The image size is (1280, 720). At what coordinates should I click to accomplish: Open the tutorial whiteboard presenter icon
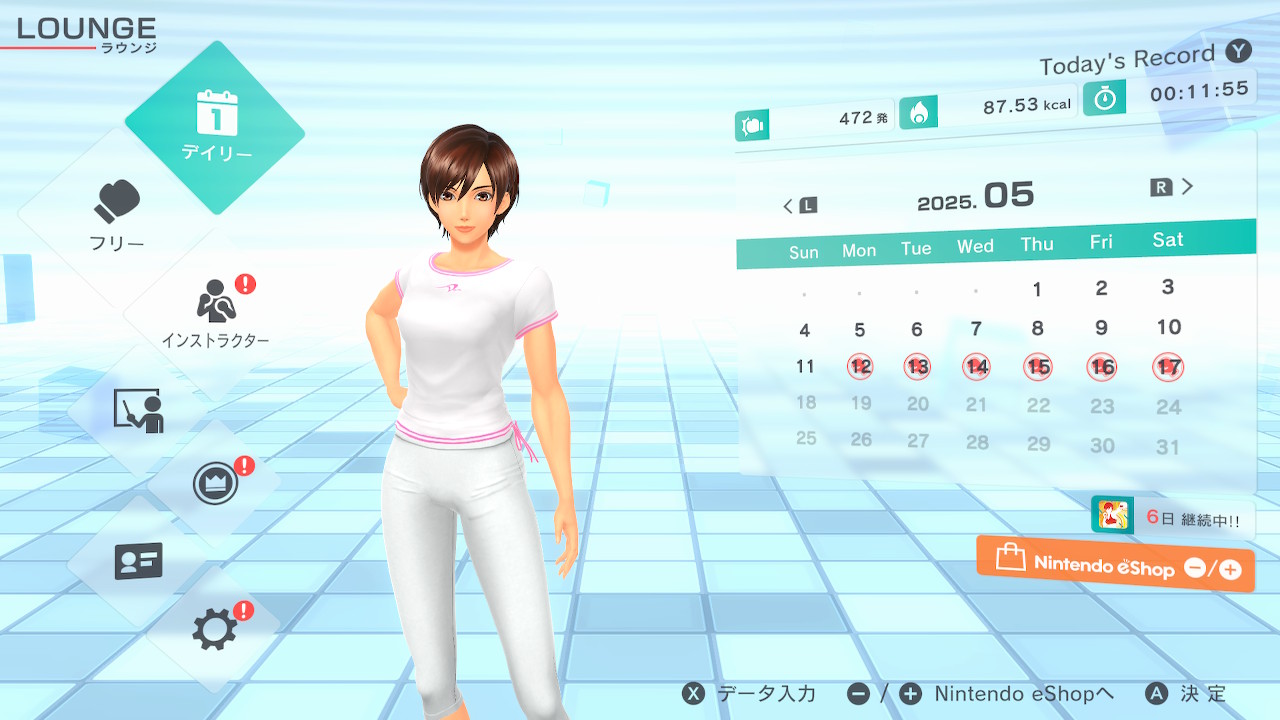(138, 410)
